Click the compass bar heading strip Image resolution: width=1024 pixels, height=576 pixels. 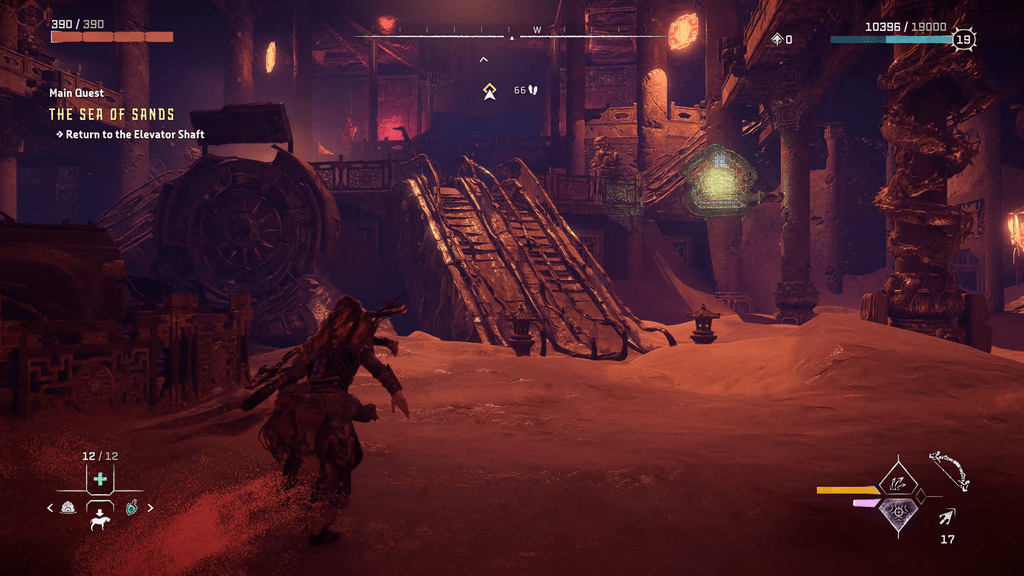(512, 37)
